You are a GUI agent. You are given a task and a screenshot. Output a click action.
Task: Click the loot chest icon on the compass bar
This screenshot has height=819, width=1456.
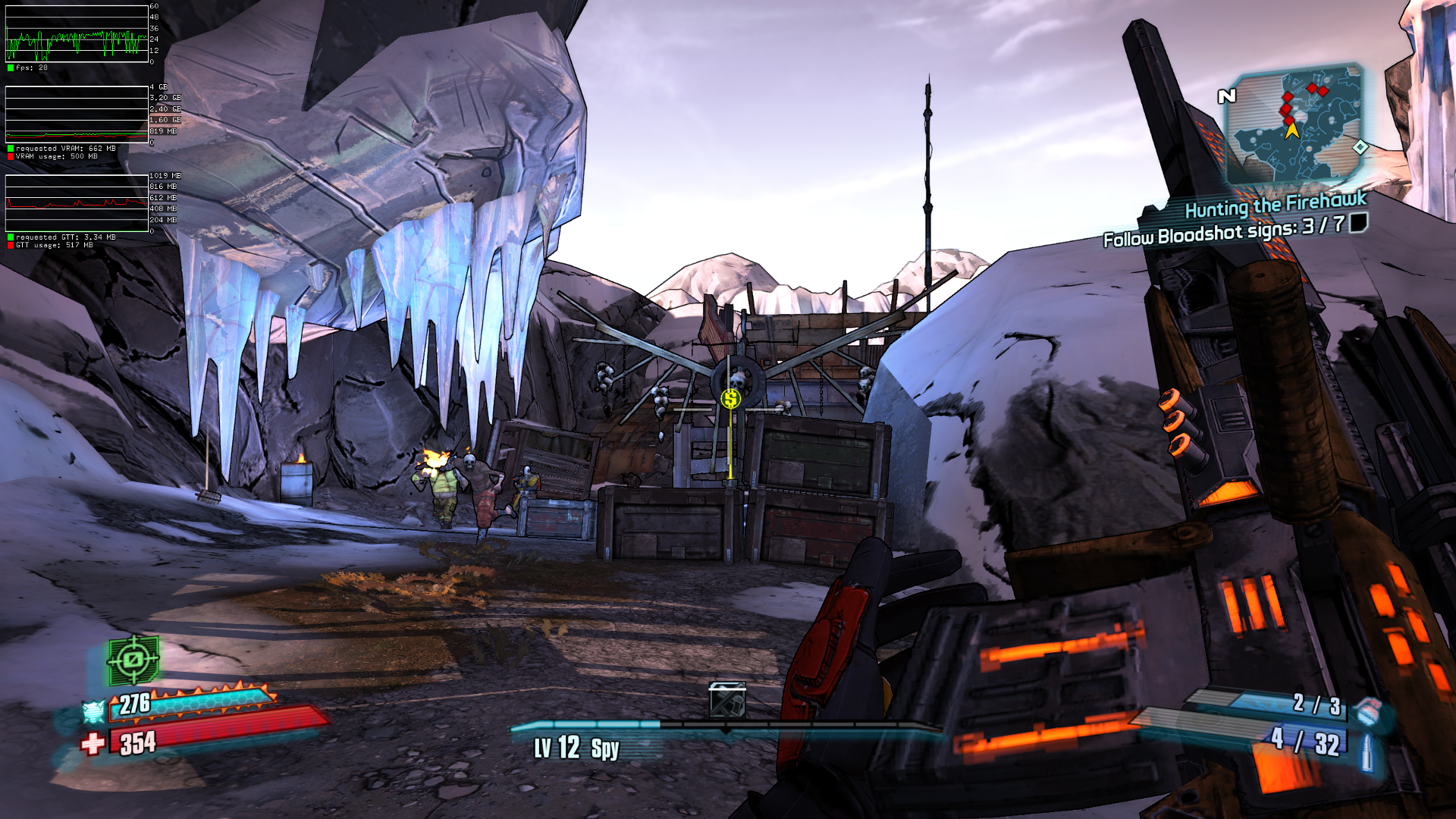[726, 699]
